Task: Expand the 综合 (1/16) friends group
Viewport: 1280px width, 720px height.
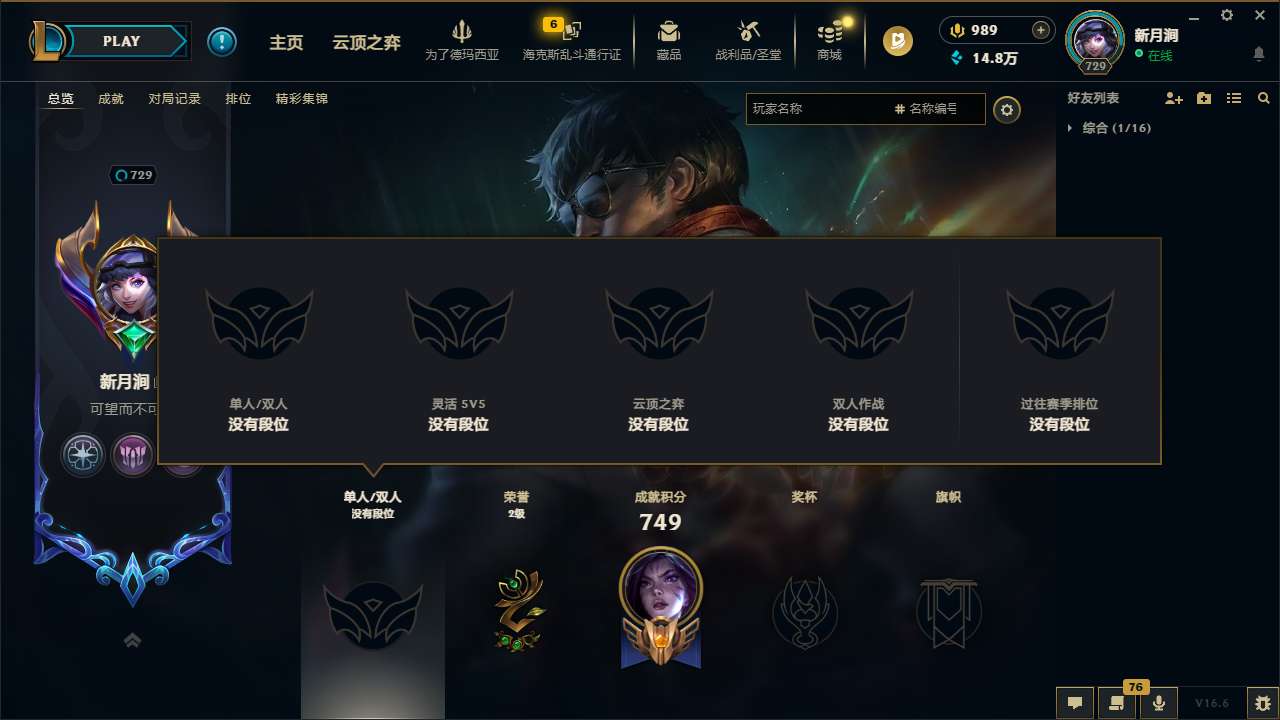Action: click(x=1070, y=128)
